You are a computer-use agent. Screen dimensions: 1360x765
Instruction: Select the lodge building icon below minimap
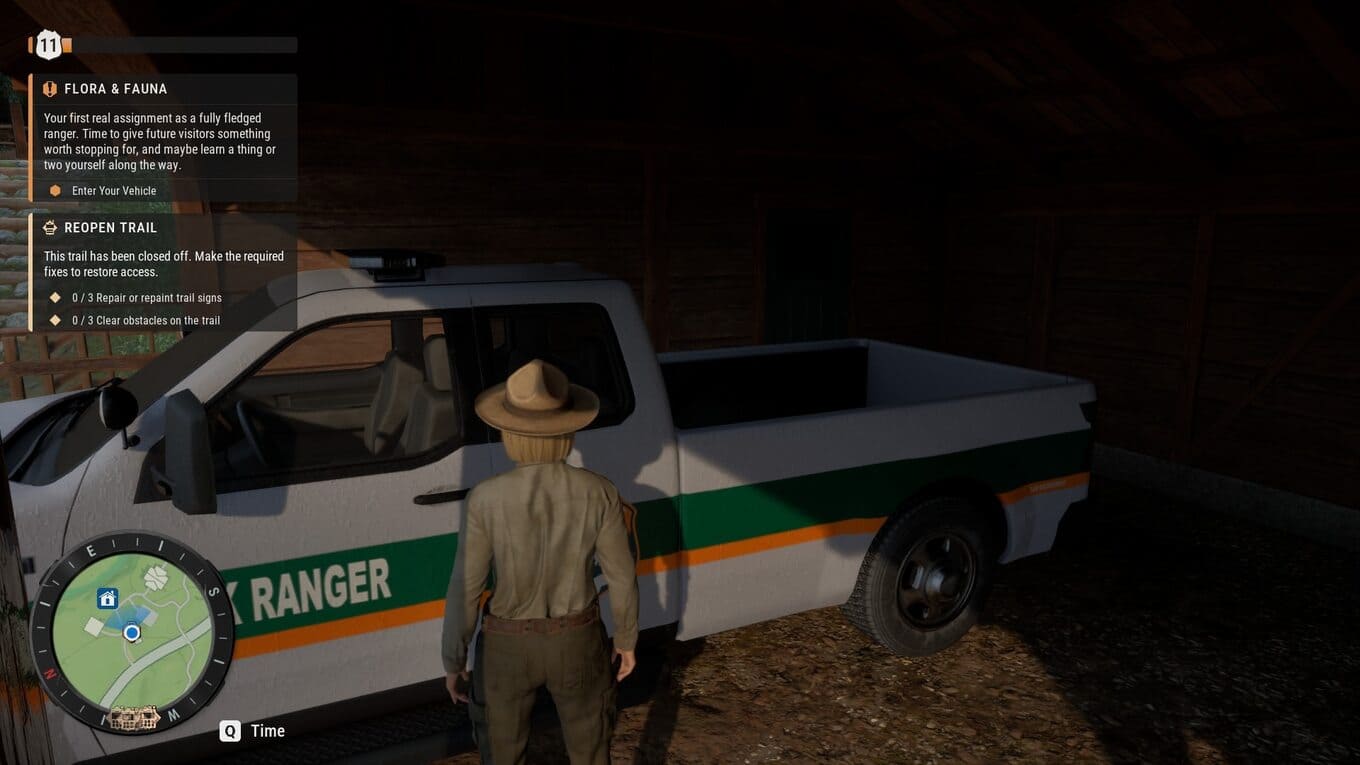click(x=134, y=717)
